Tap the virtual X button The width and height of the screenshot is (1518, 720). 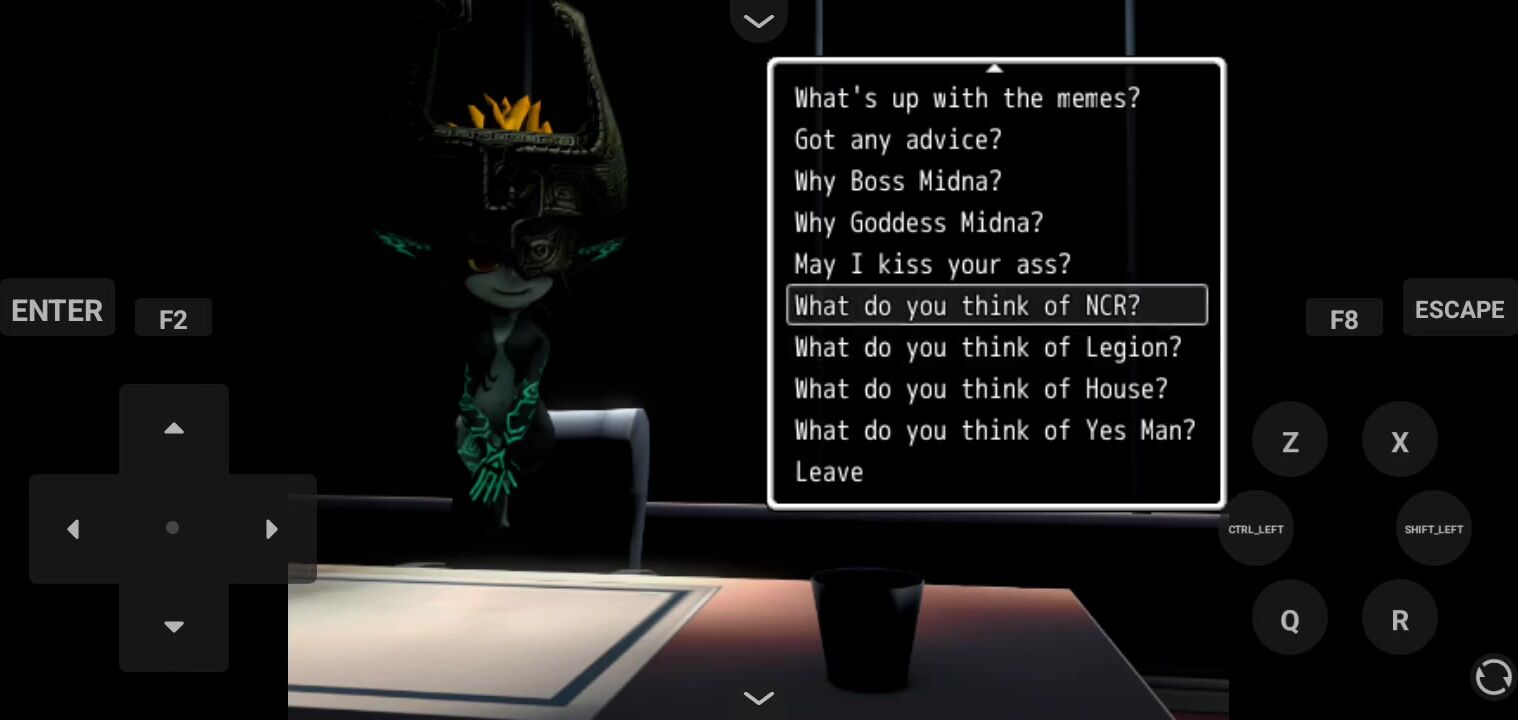1400,441
